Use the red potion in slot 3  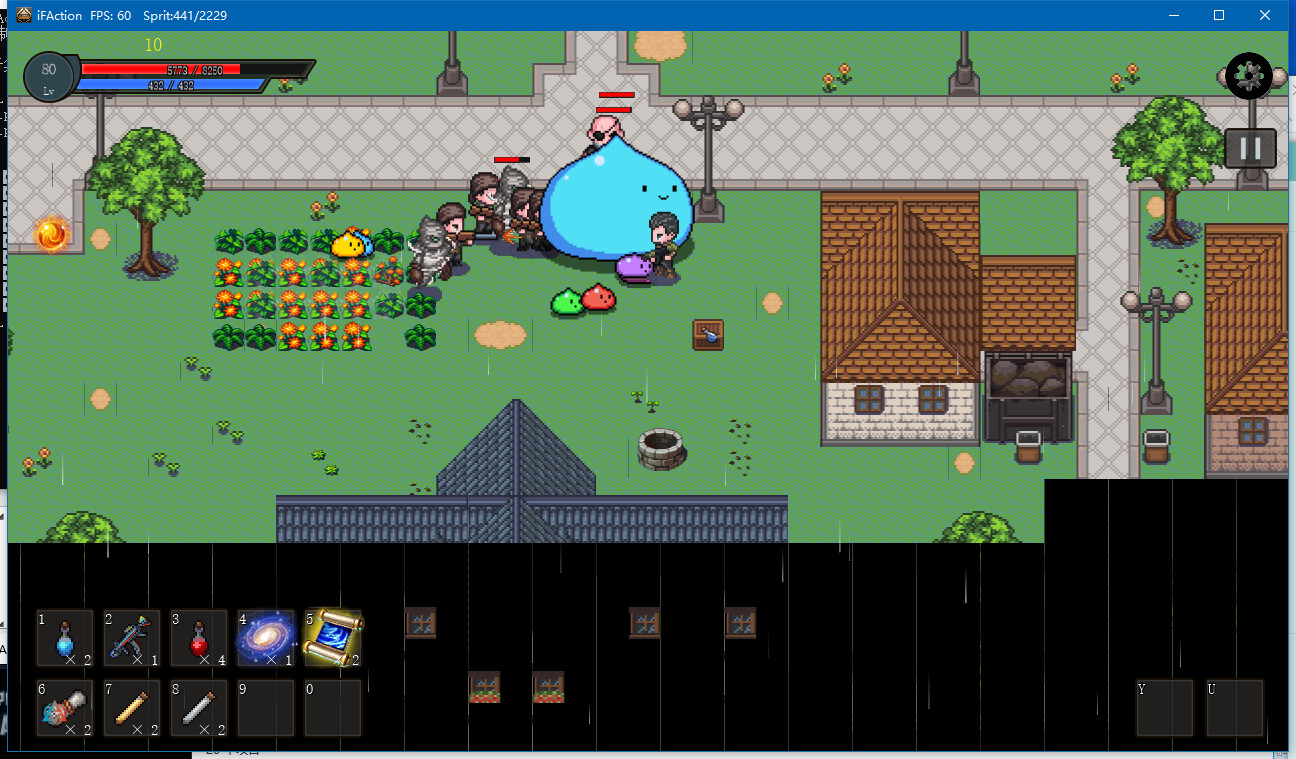198,639
